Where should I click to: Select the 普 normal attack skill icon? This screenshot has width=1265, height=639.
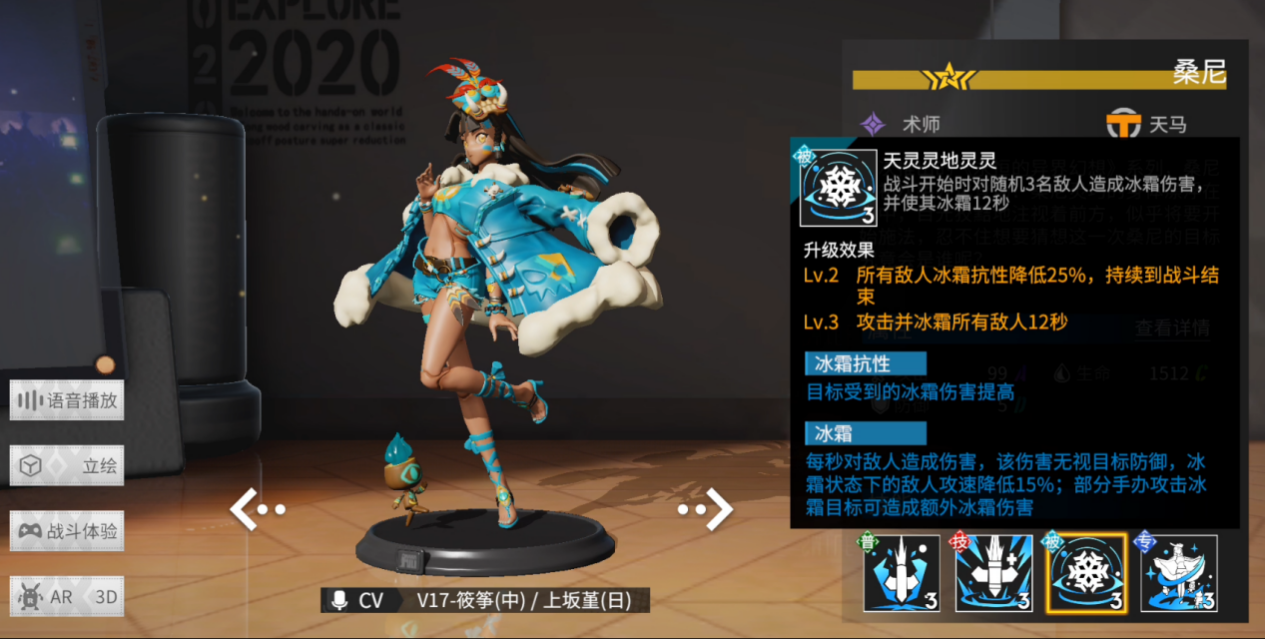pyautogui.click(x=902, y=574)
